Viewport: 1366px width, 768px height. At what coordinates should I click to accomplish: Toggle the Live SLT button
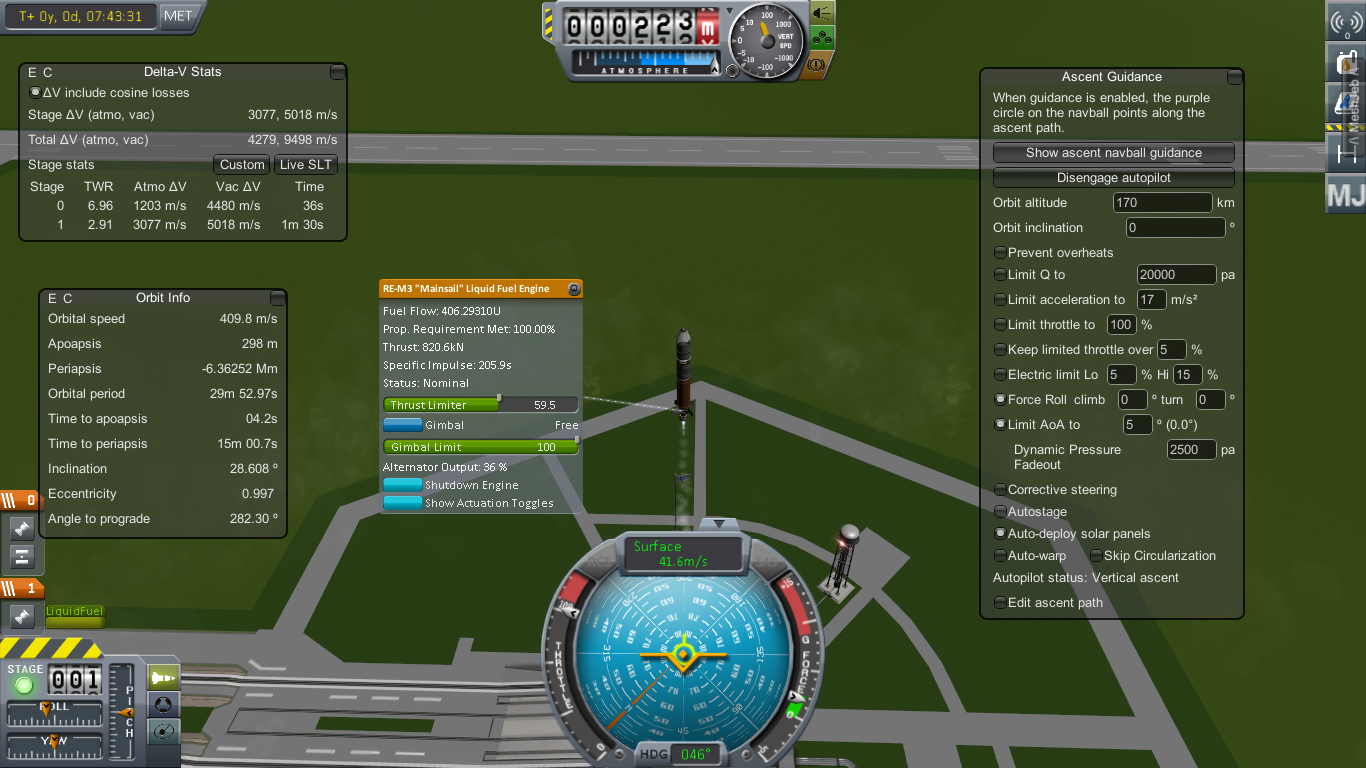tap(306, 165)
